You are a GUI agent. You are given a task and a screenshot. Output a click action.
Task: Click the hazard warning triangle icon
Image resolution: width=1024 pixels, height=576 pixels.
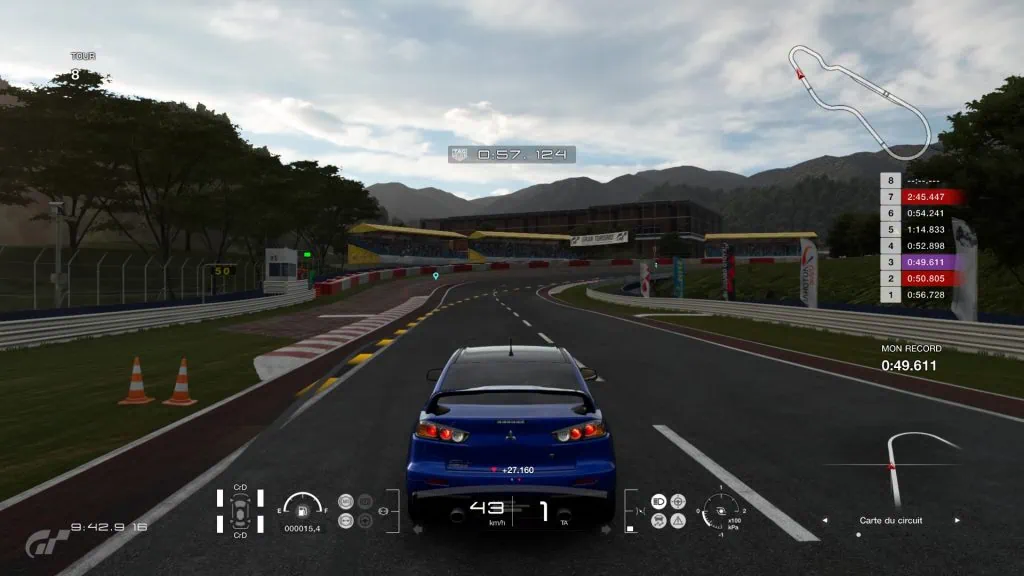[678, 520]
